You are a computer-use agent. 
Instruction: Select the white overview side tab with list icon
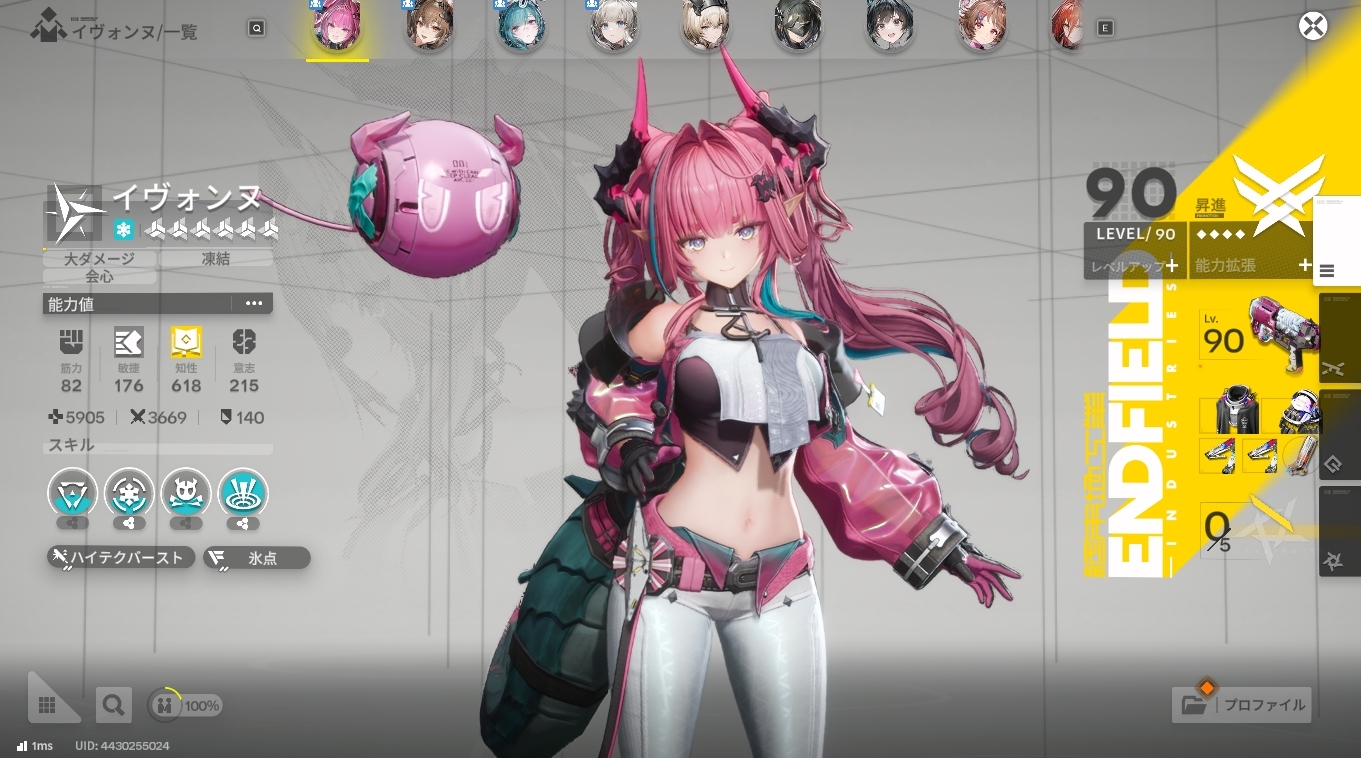coord(1328,270)
